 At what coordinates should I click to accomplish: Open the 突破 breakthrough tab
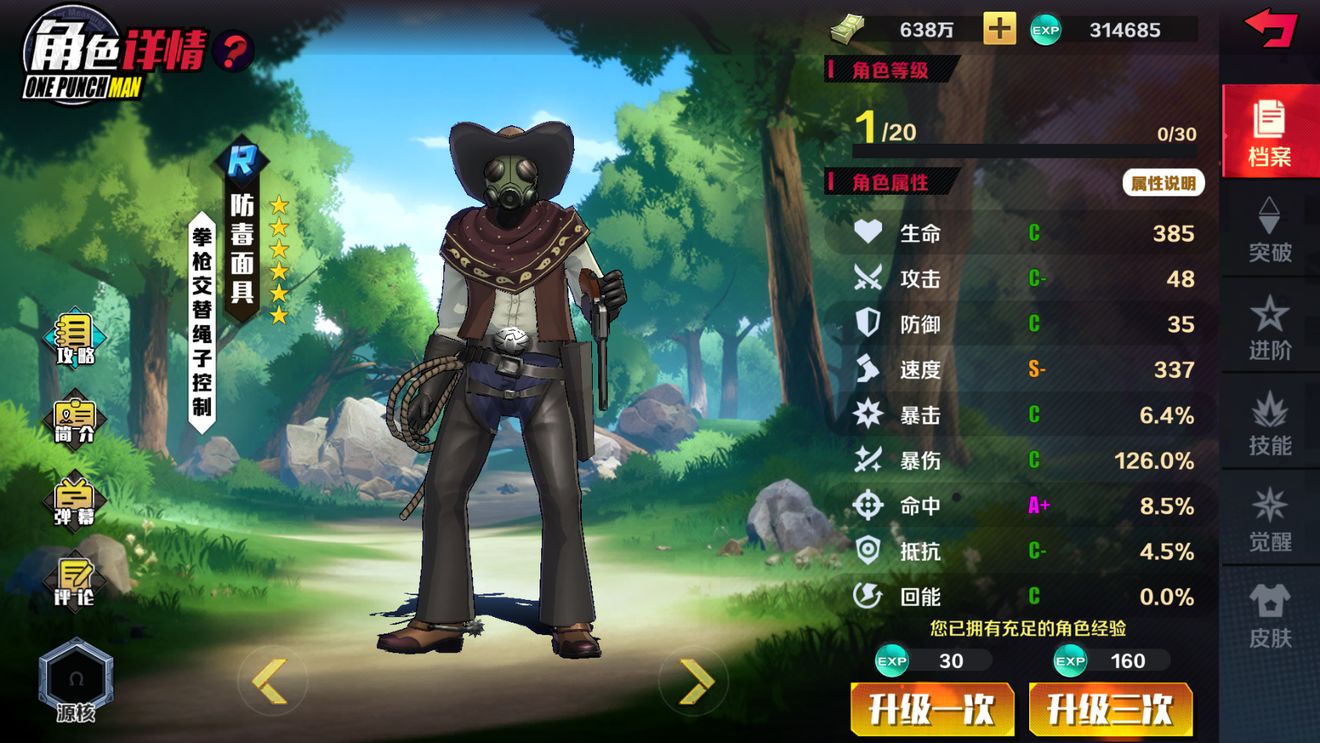point(1270,230)
